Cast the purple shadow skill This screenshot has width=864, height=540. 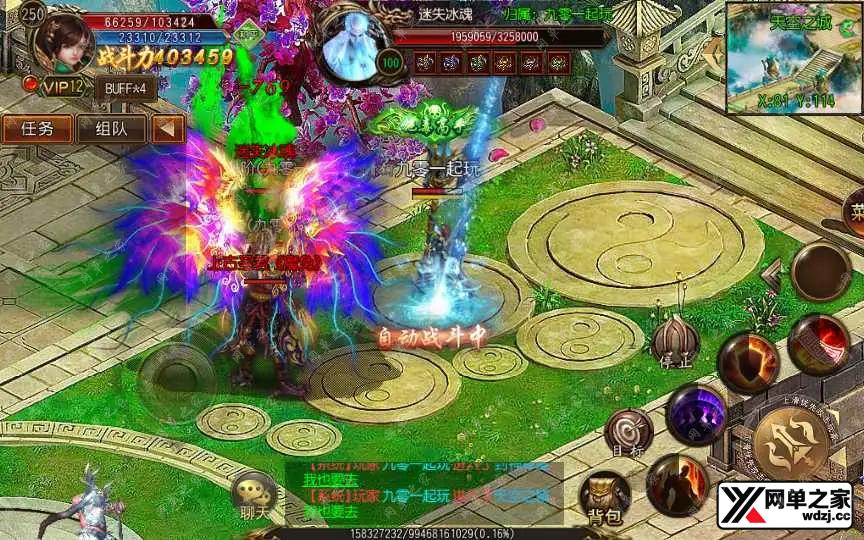695,413
